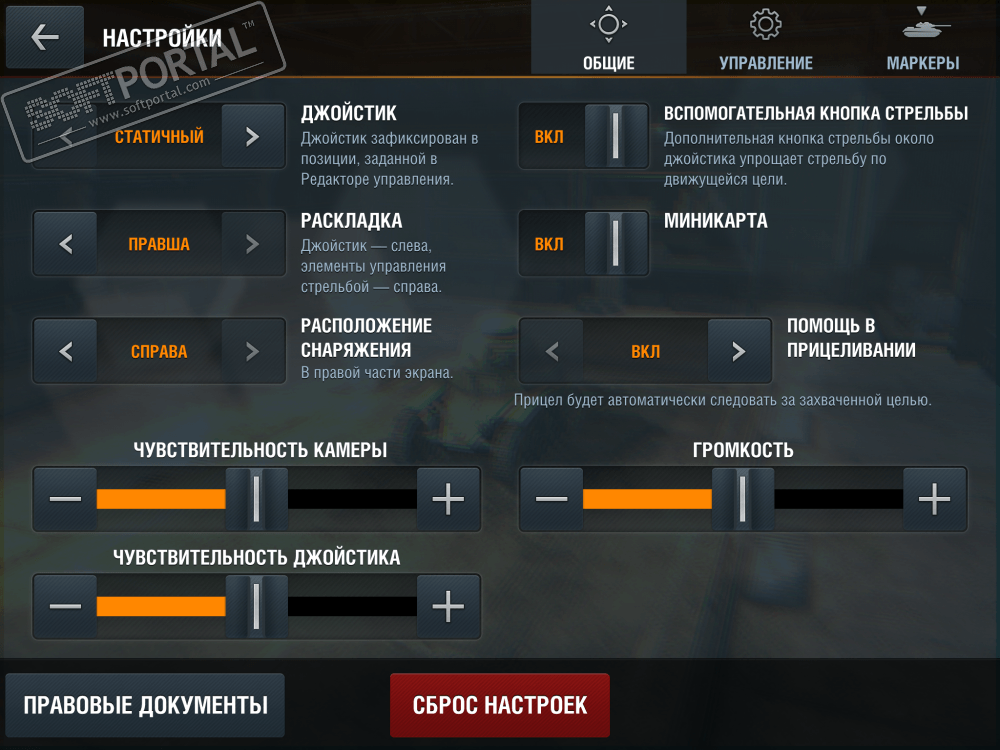Screen dimensions: 1000x750
Task: Open the Управление tab
Action: 765,39
